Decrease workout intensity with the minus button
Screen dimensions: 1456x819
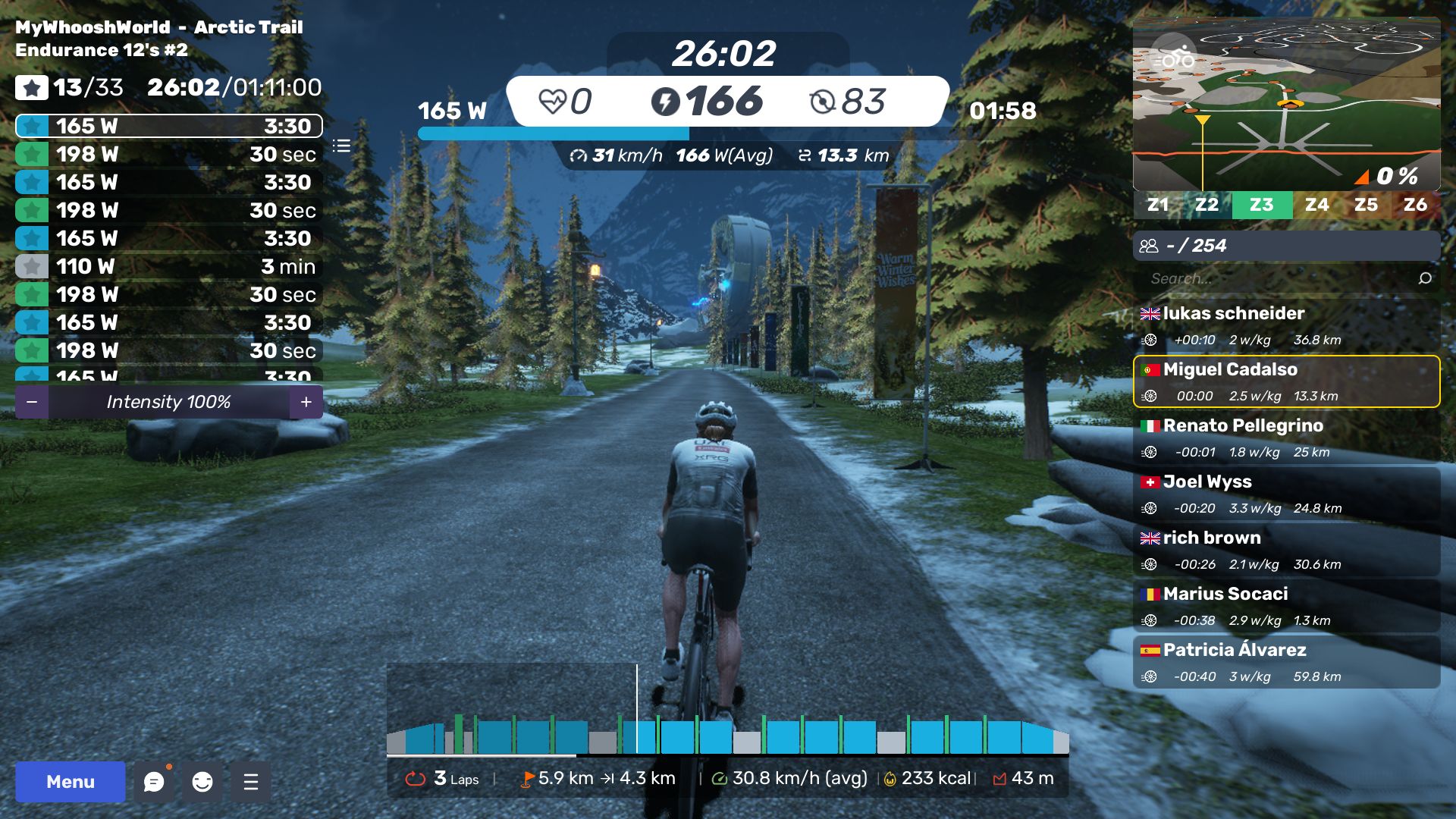pos(32,402)
